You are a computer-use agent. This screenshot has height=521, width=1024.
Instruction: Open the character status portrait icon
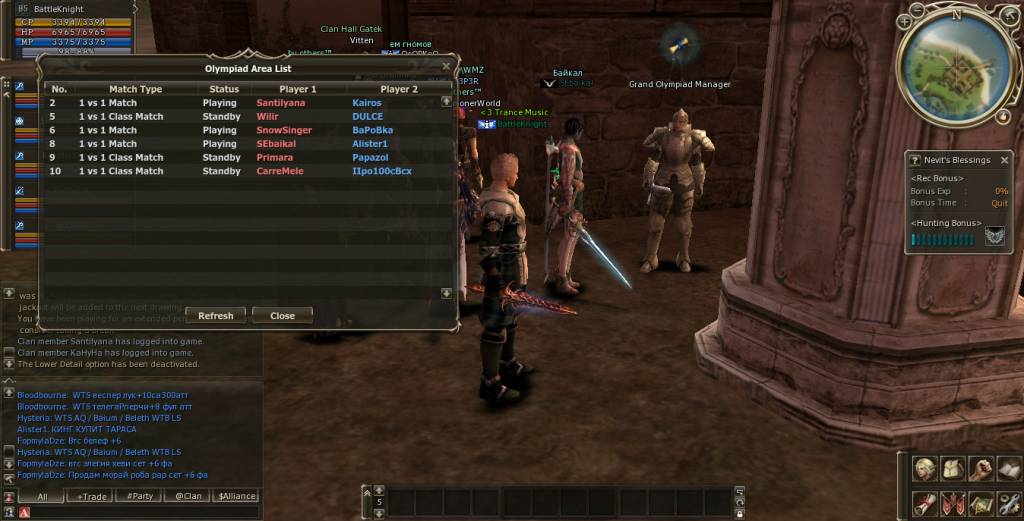(924, 469)
